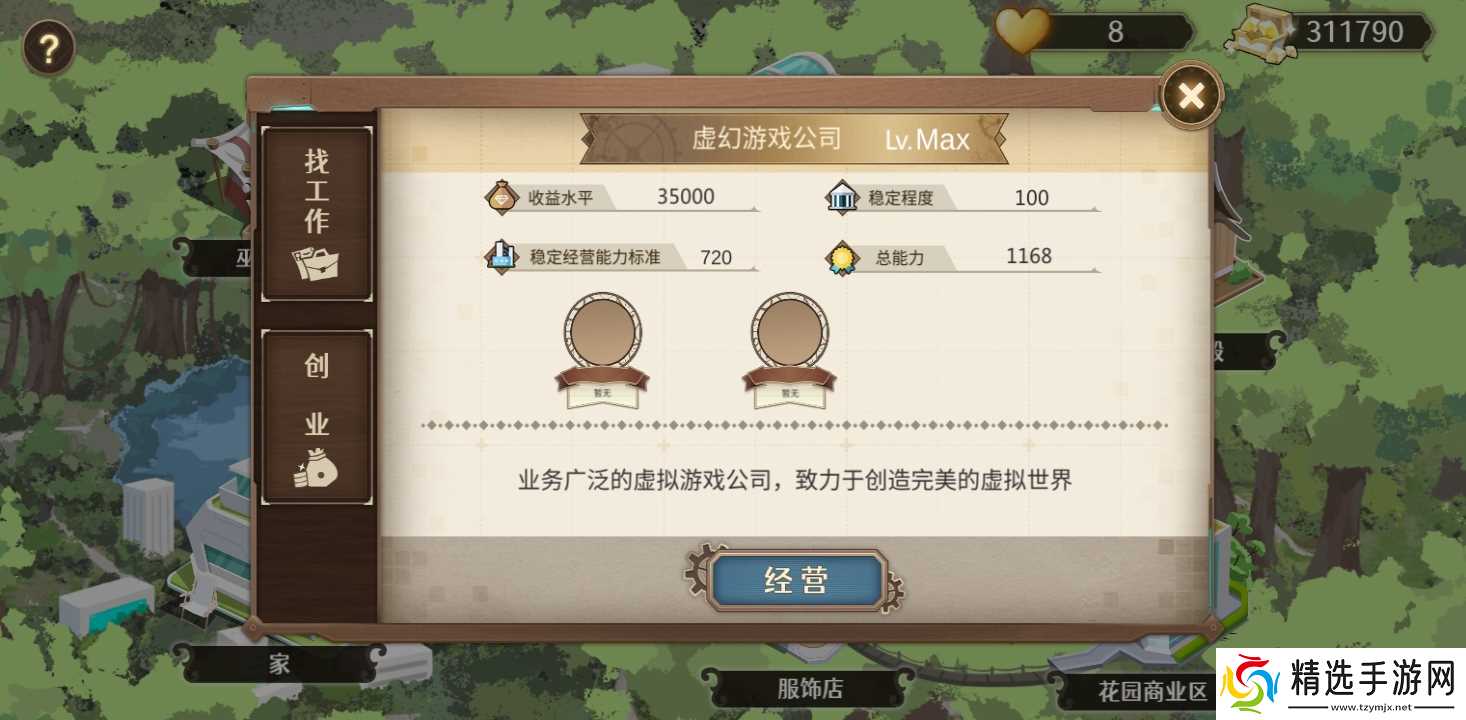Click the 虚幻游戏公司 Lv.Max title banner

point(795,138)
